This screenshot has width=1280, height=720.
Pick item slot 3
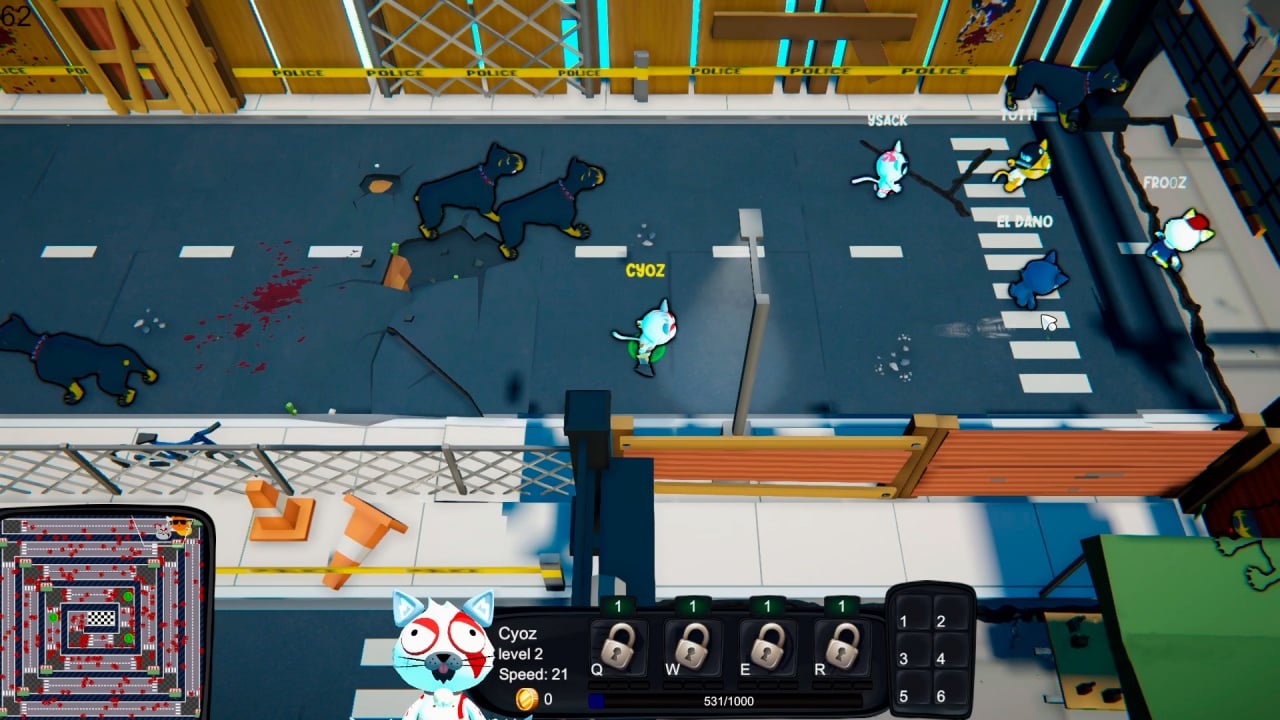[x=903, y=659]
